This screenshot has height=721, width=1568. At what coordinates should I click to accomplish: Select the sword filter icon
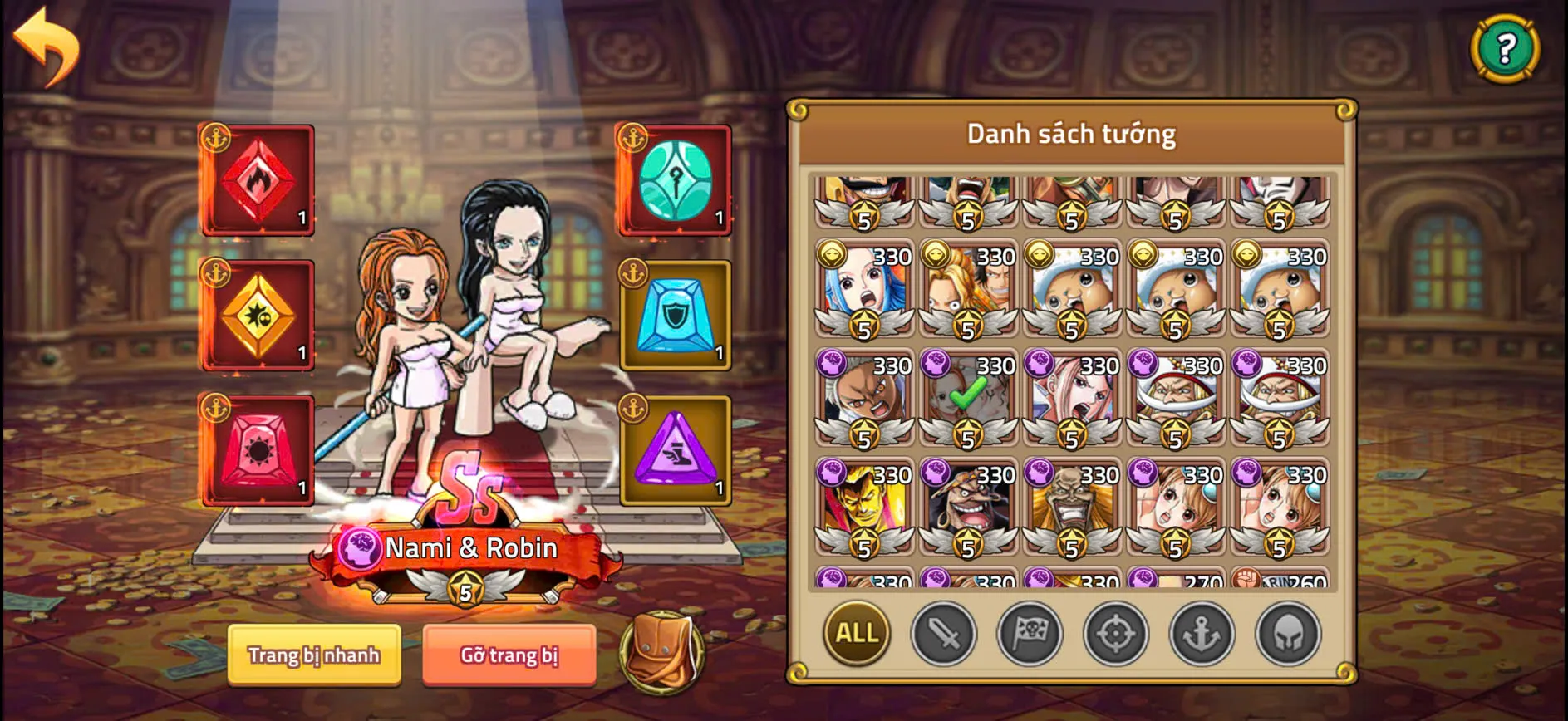(x=943, y=634)
